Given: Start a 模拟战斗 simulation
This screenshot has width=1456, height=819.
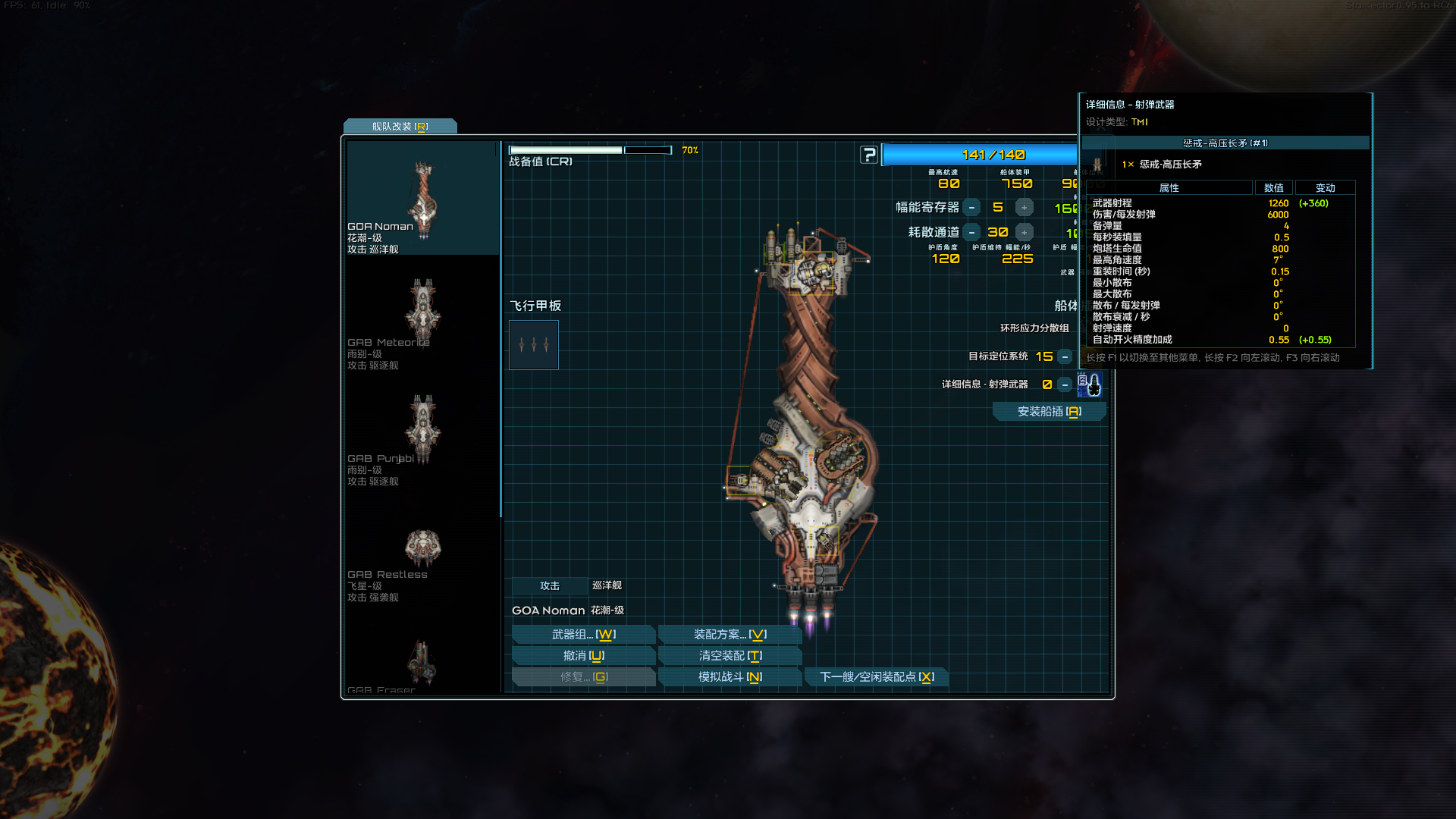Looking at the screenshot, I should (x=730, y=677).
